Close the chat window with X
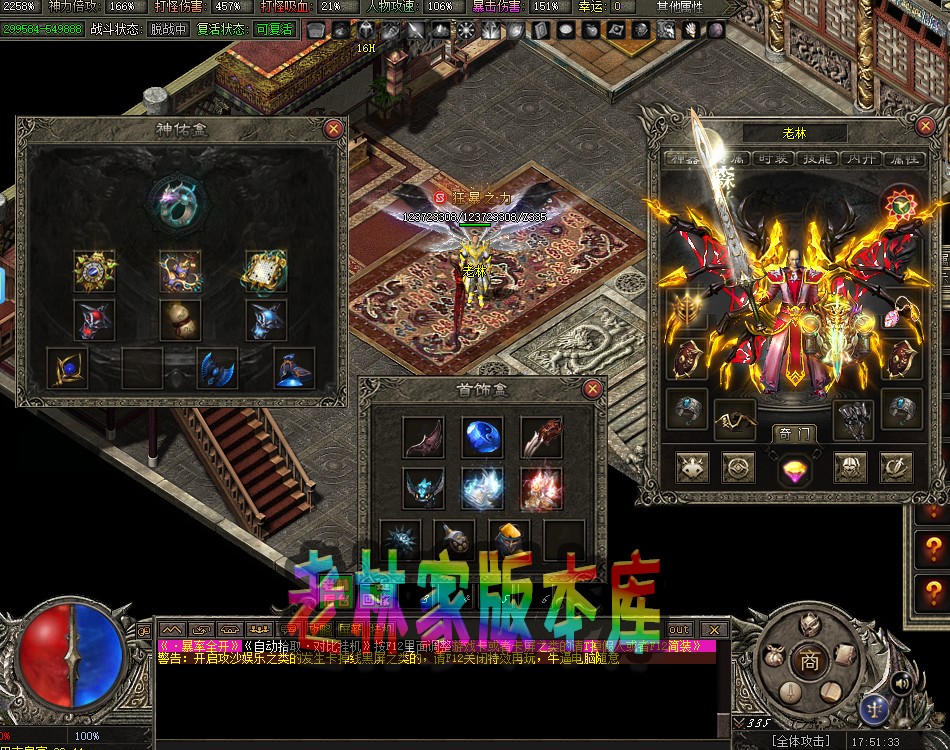This screenshot has width=950, height=750. pyautogui.click(x=713, y=629)
